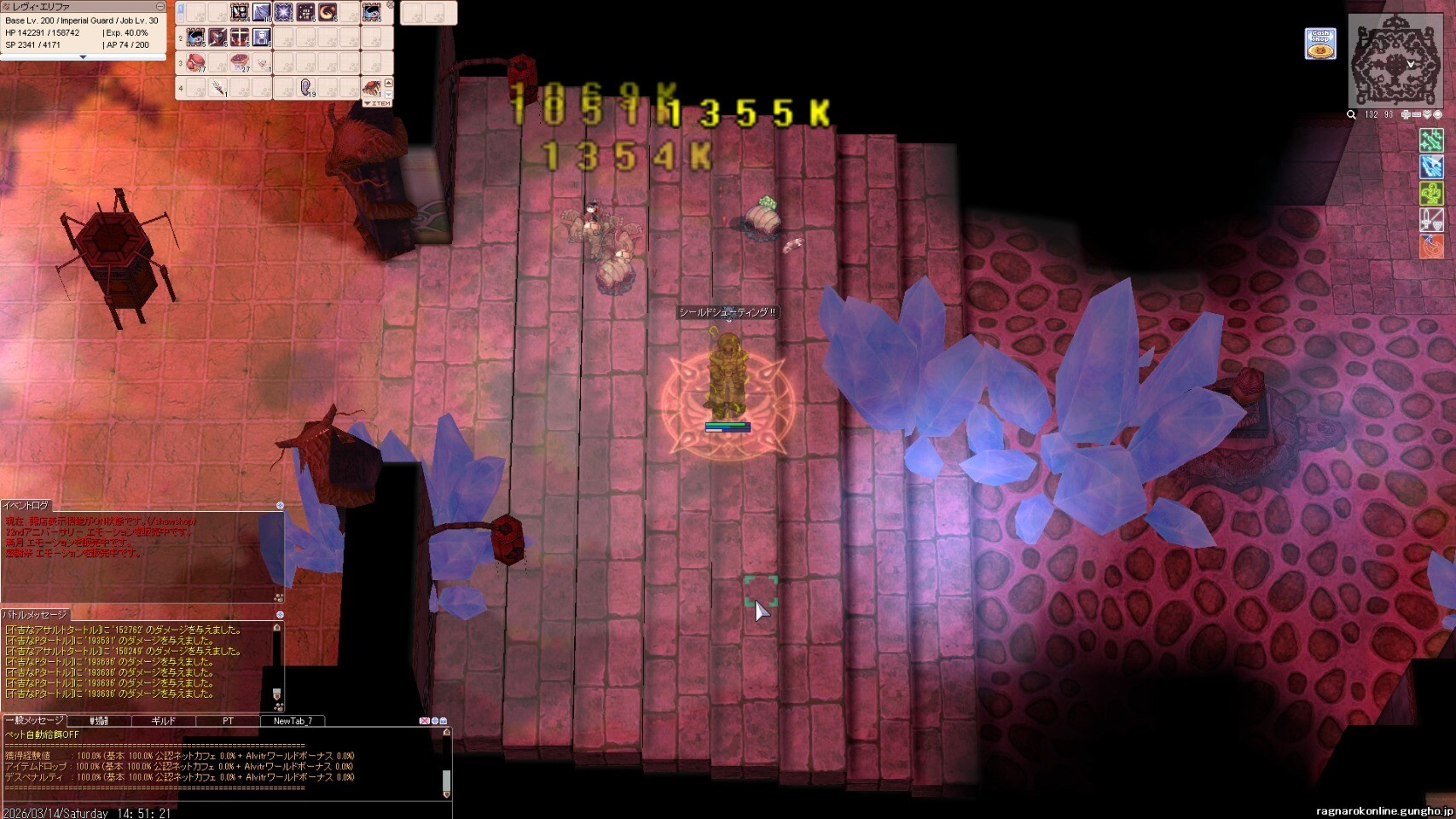Activate the orange crescent swirl skill
1456x819 pixels.
click(328, 12)
